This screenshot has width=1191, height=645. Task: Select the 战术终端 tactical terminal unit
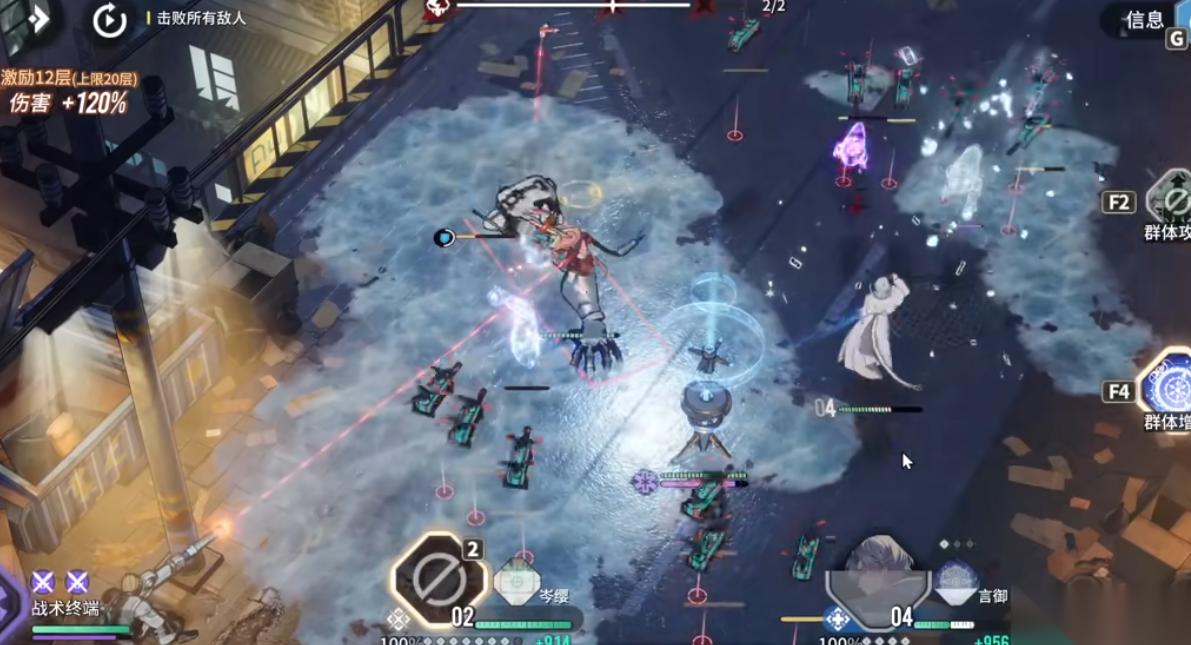pos(66,606)
